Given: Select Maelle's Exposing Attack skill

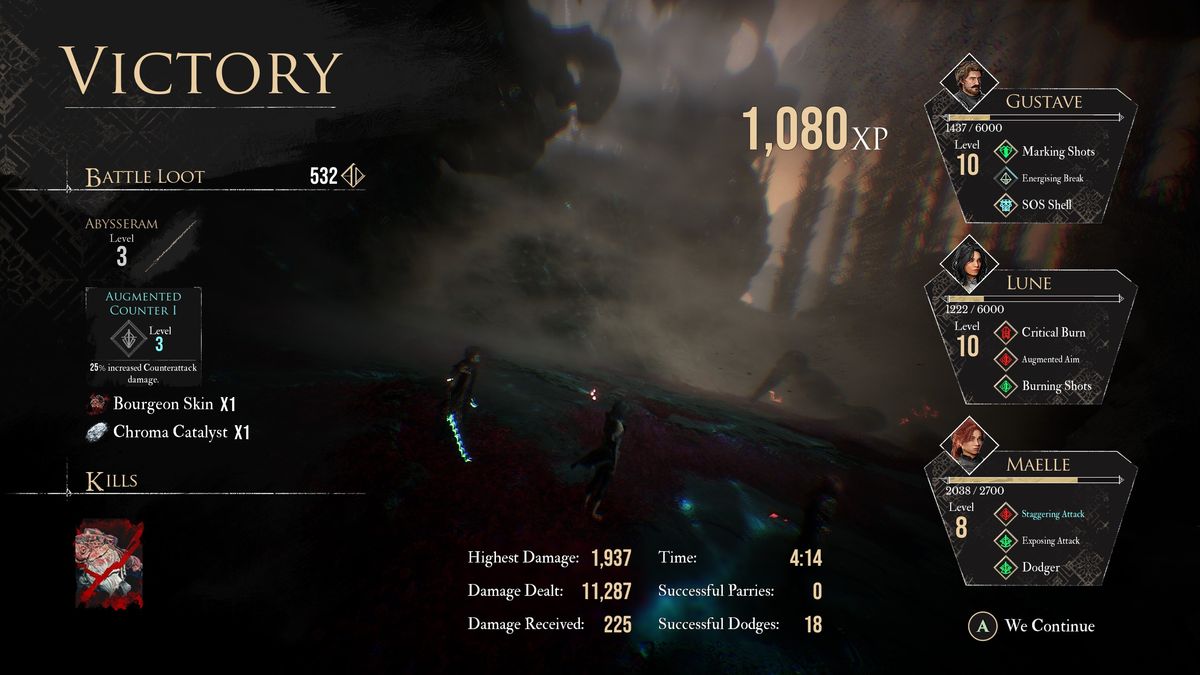Looking at the screenshot, I should [x=1050, y=541].
